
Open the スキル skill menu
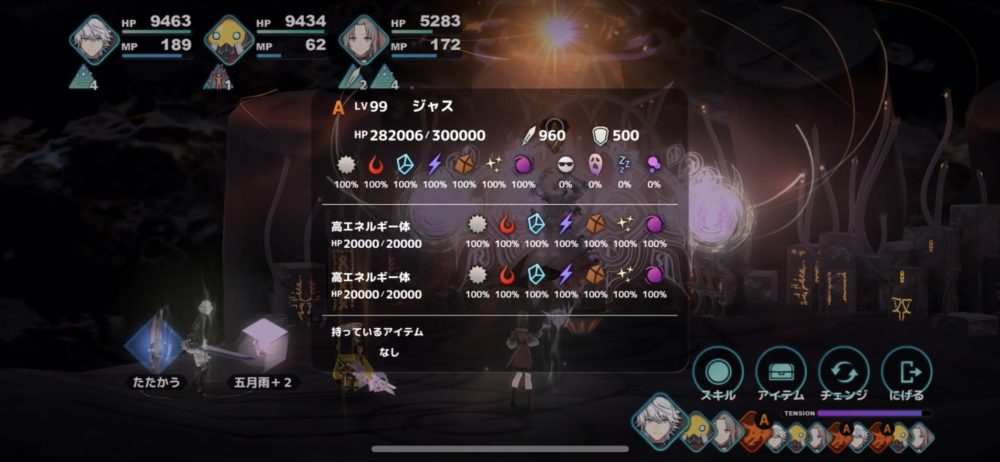coord(717,370)
